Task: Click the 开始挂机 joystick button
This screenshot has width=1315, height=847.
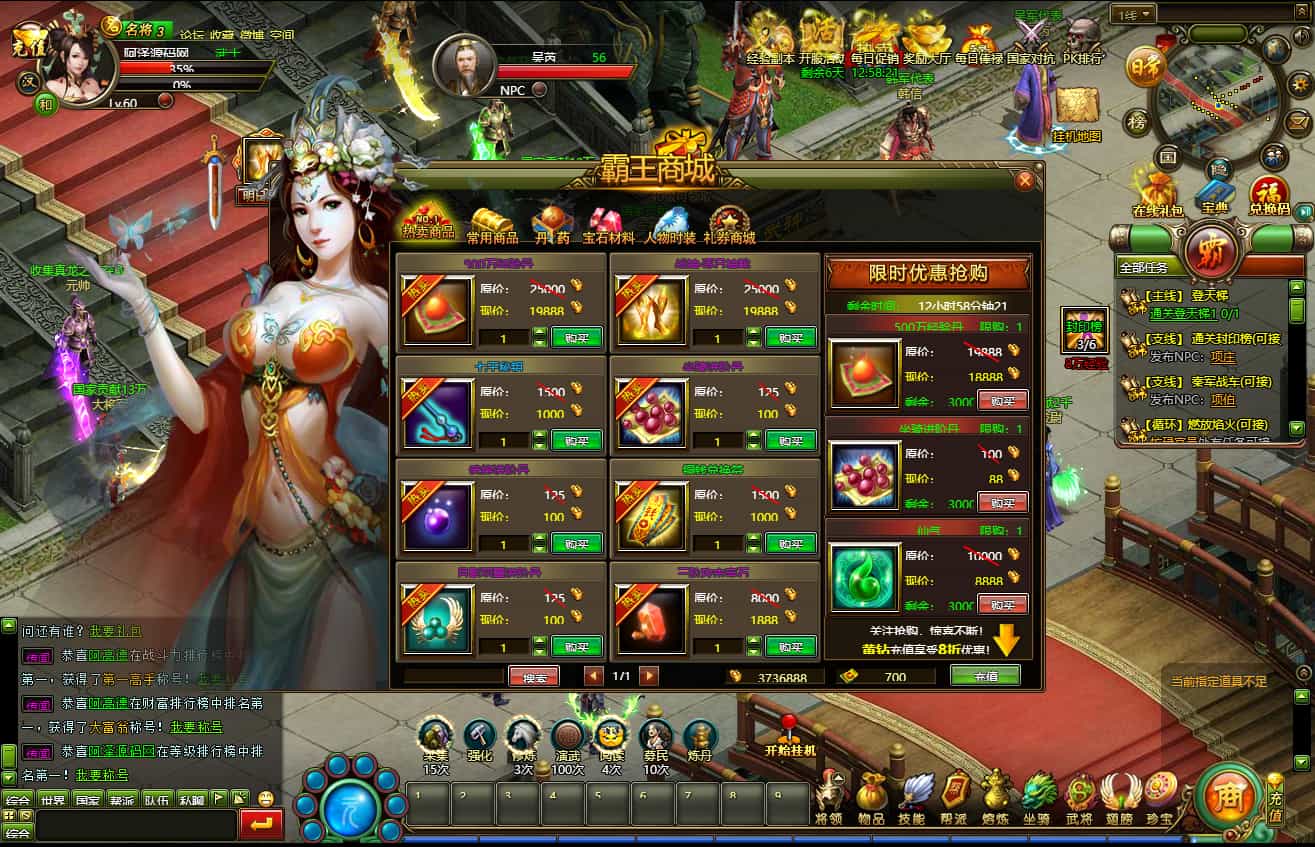Action: [x=790, y=735]
